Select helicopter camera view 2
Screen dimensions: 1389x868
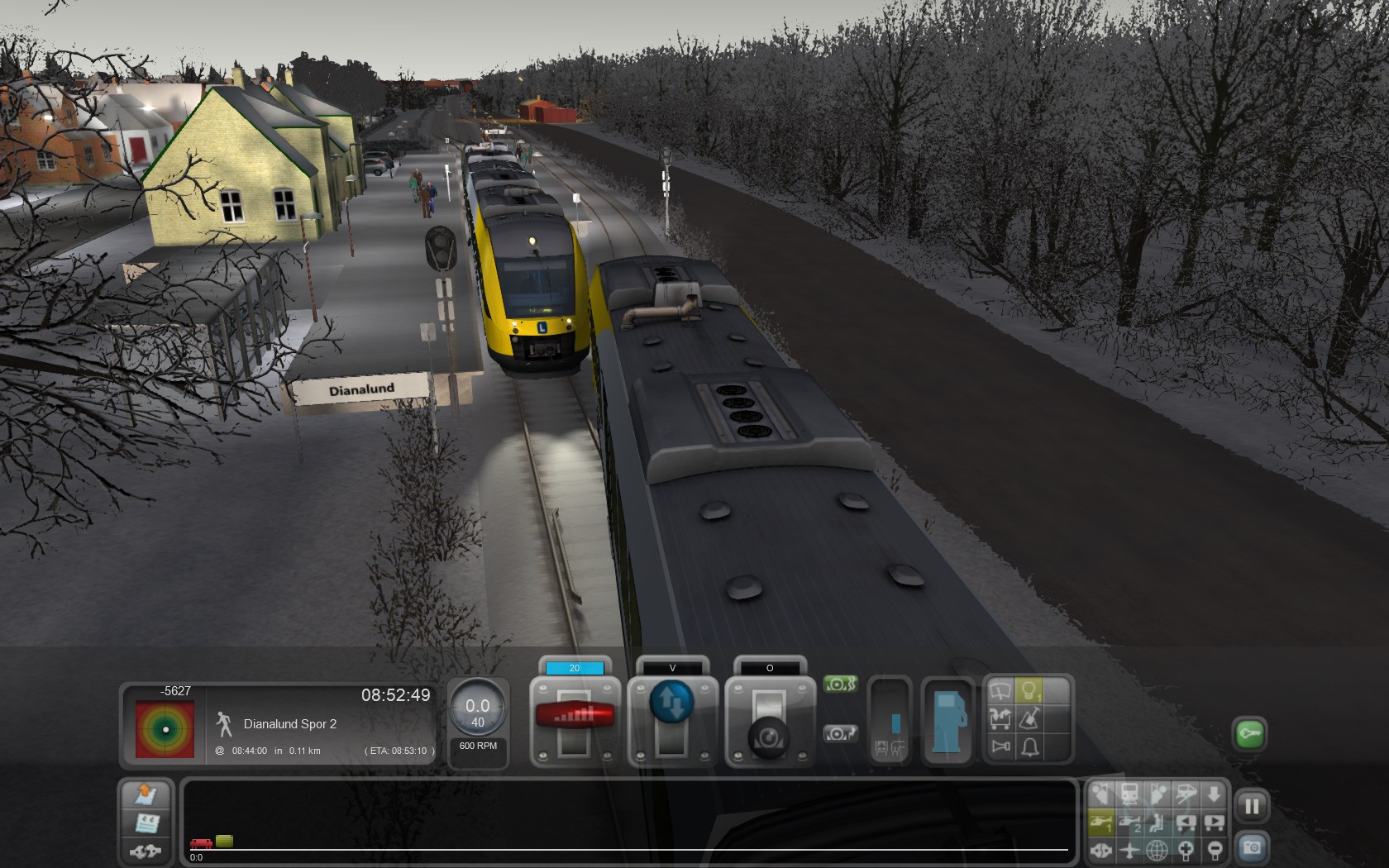click(1129, 823)
